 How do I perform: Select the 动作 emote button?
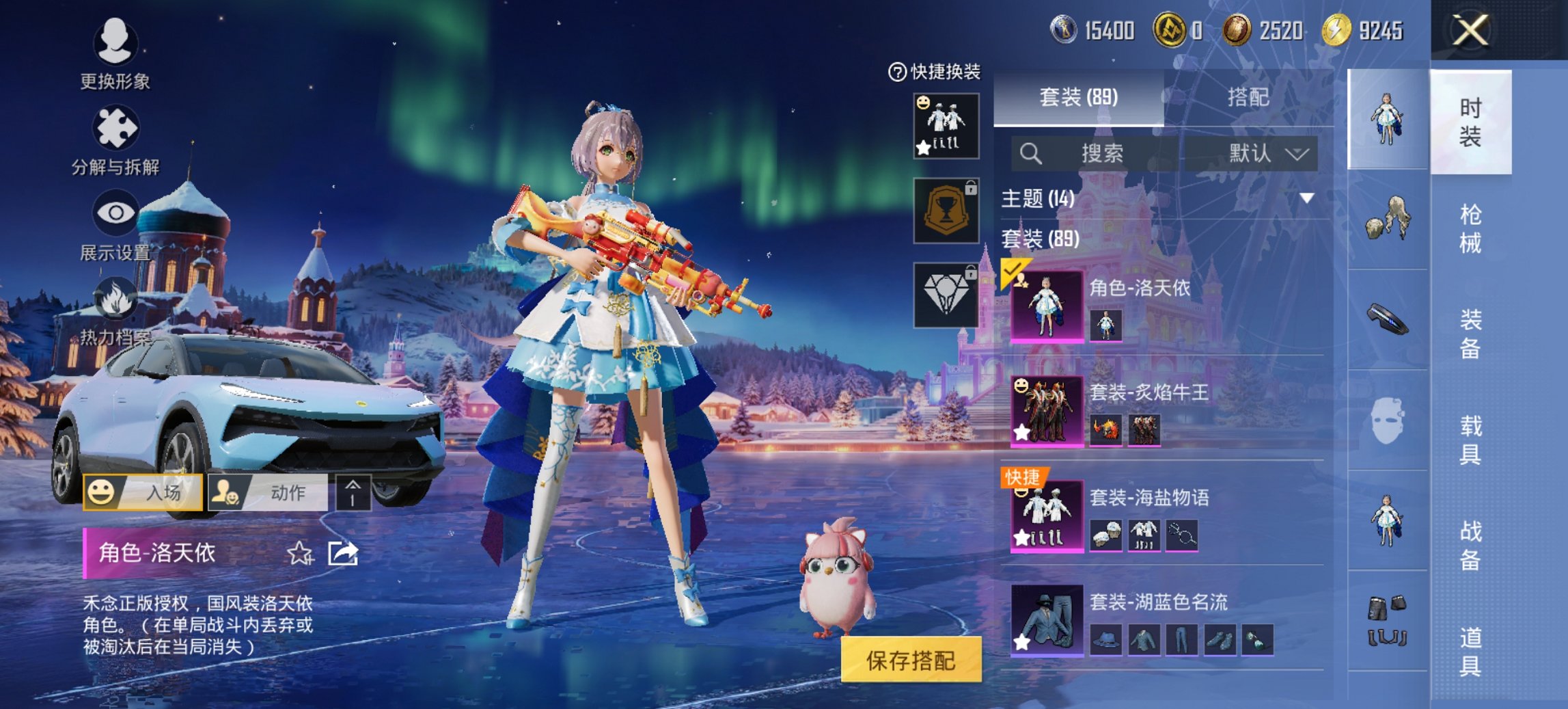pos(268,492)
